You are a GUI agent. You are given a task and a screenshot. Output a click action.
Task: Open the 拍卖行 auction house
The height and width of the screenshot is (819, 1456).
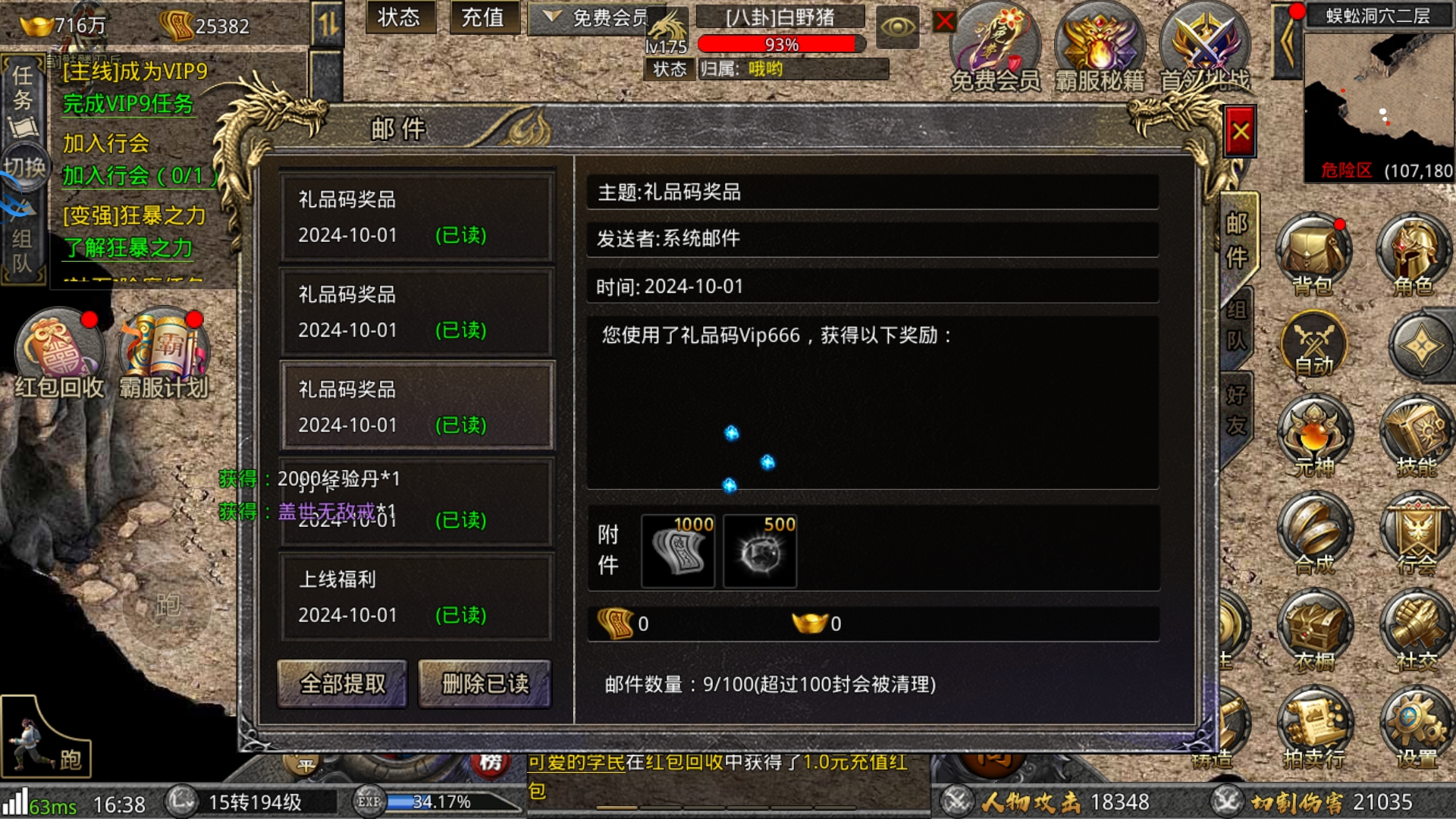click(1314, 728)
